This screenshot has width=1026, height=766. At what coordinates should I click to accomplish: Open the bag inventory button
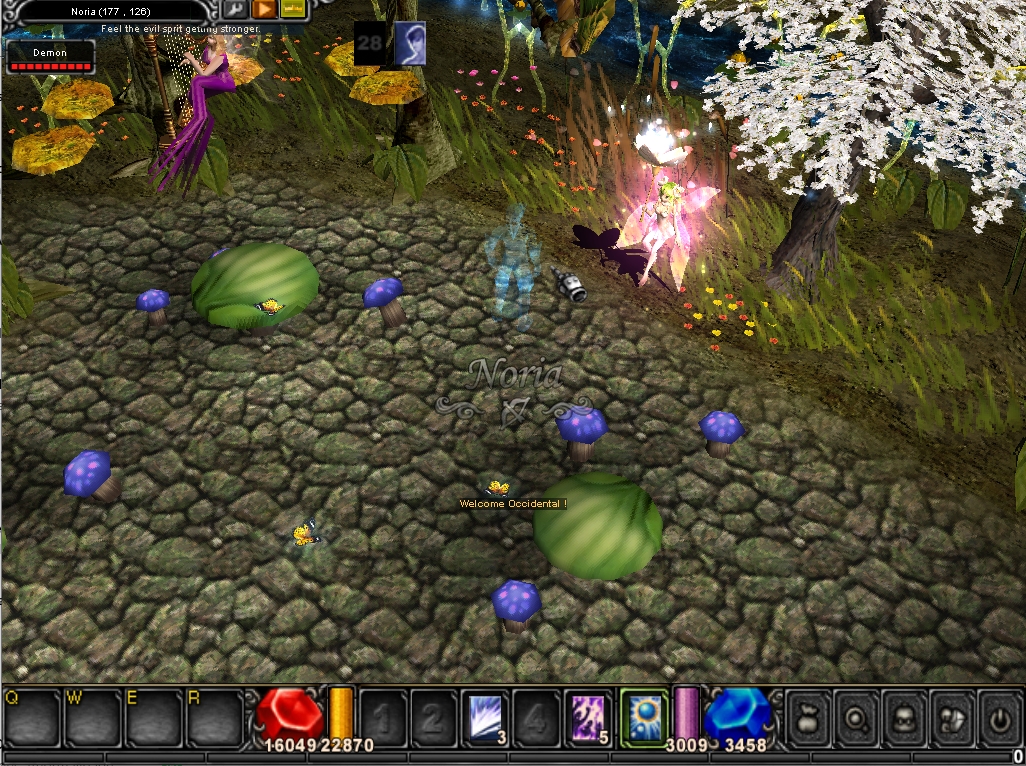click(x=808, y=716)
